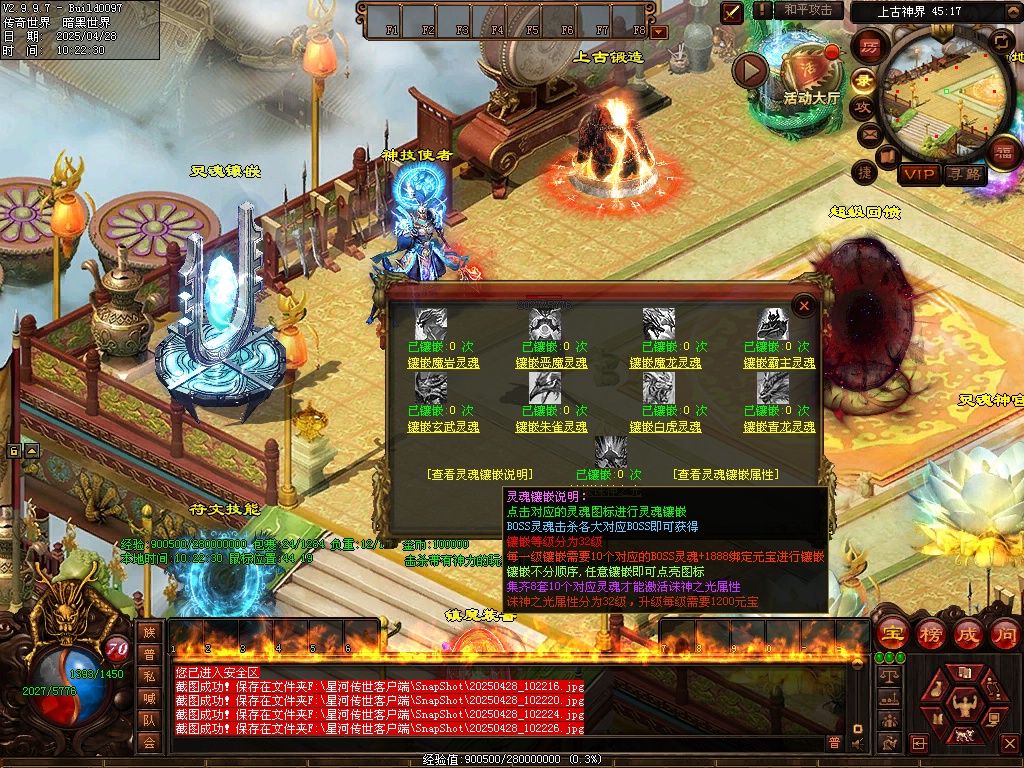This screenshot has height=768, width=1024.
Task: View 查看灵魂镶嵌属性 attributes
Action: 726,475
